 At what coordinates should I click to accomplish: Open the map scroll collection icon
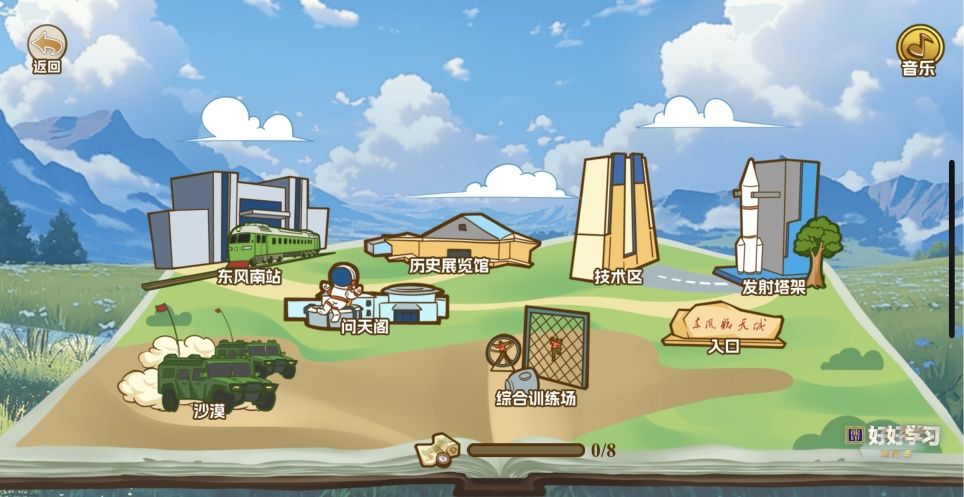[437, 450]
